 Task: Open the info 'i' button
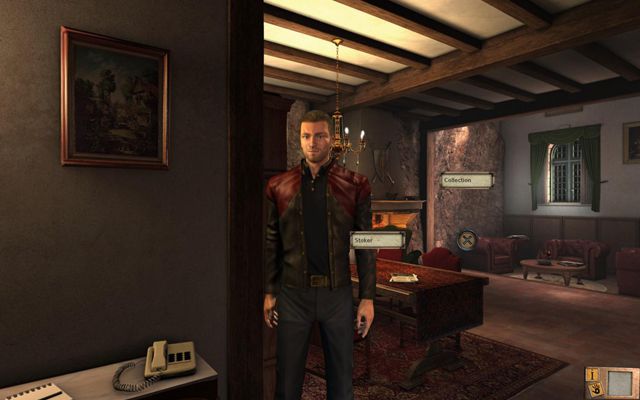click(594, 376)
